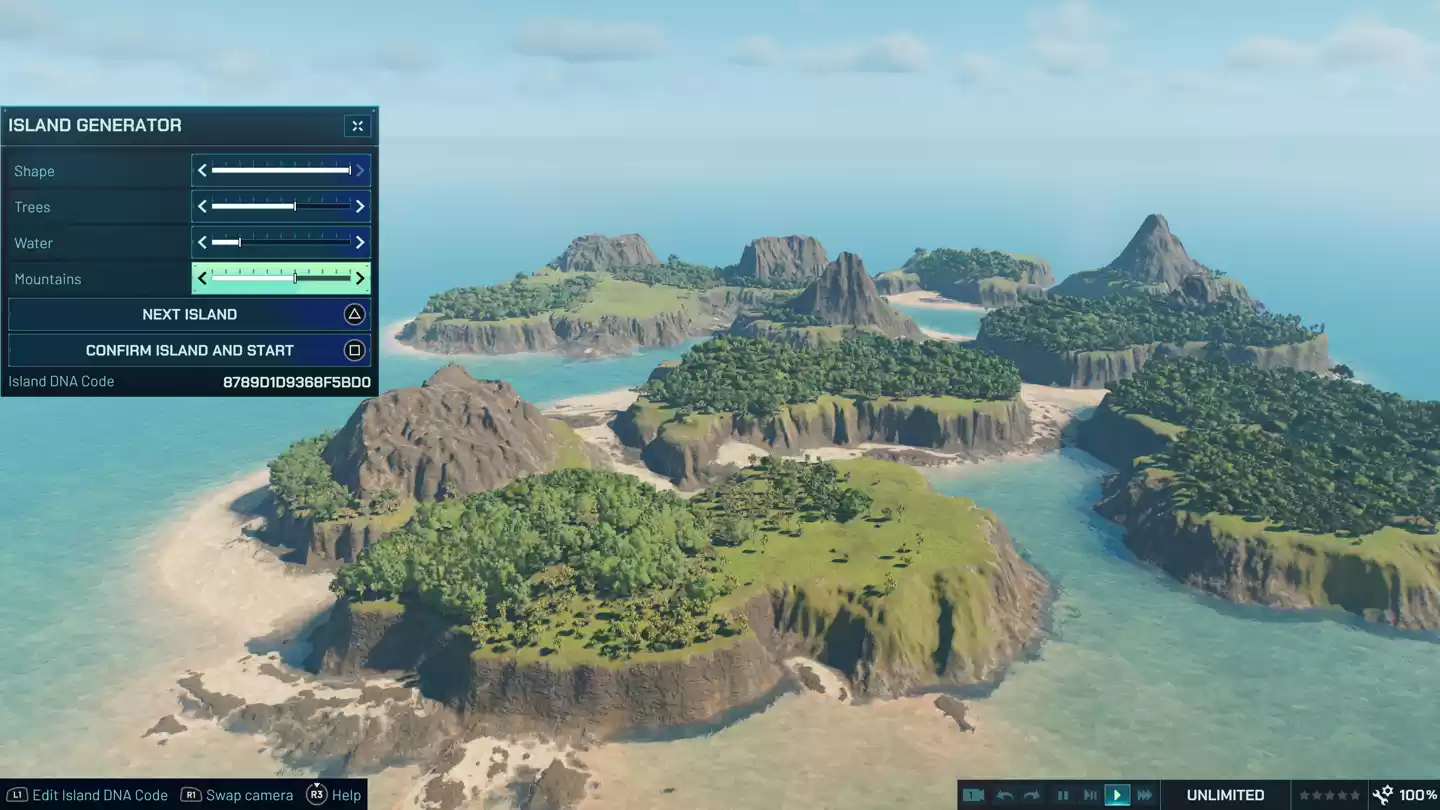The height and width of the screenshot is (810, 1440).
Task: Decrease Trees using its left chevron
Action: [x=201, y=206]
